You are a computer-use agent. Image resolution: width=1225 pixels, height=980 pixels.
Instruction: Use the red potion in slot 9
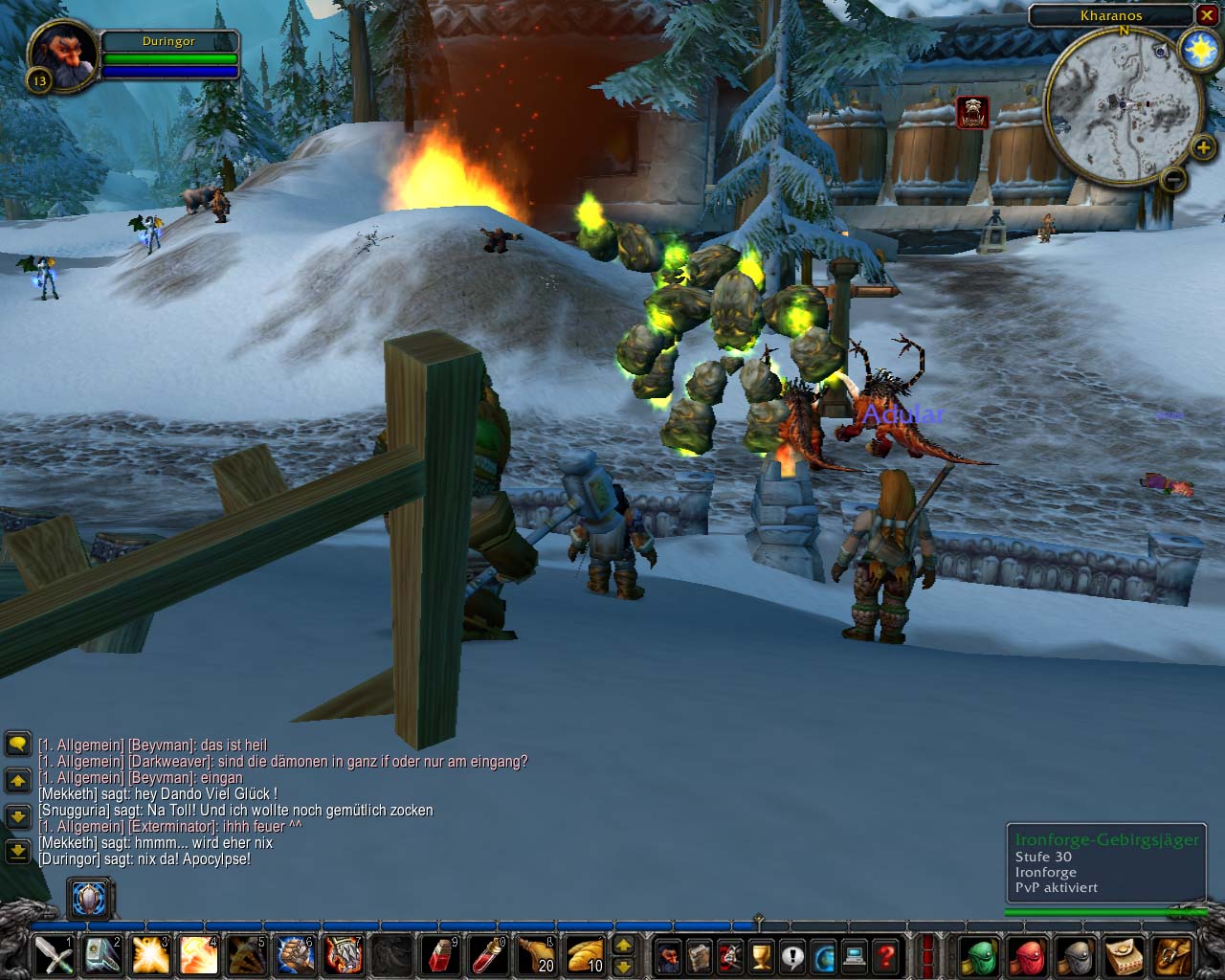(x=440, y=954)
